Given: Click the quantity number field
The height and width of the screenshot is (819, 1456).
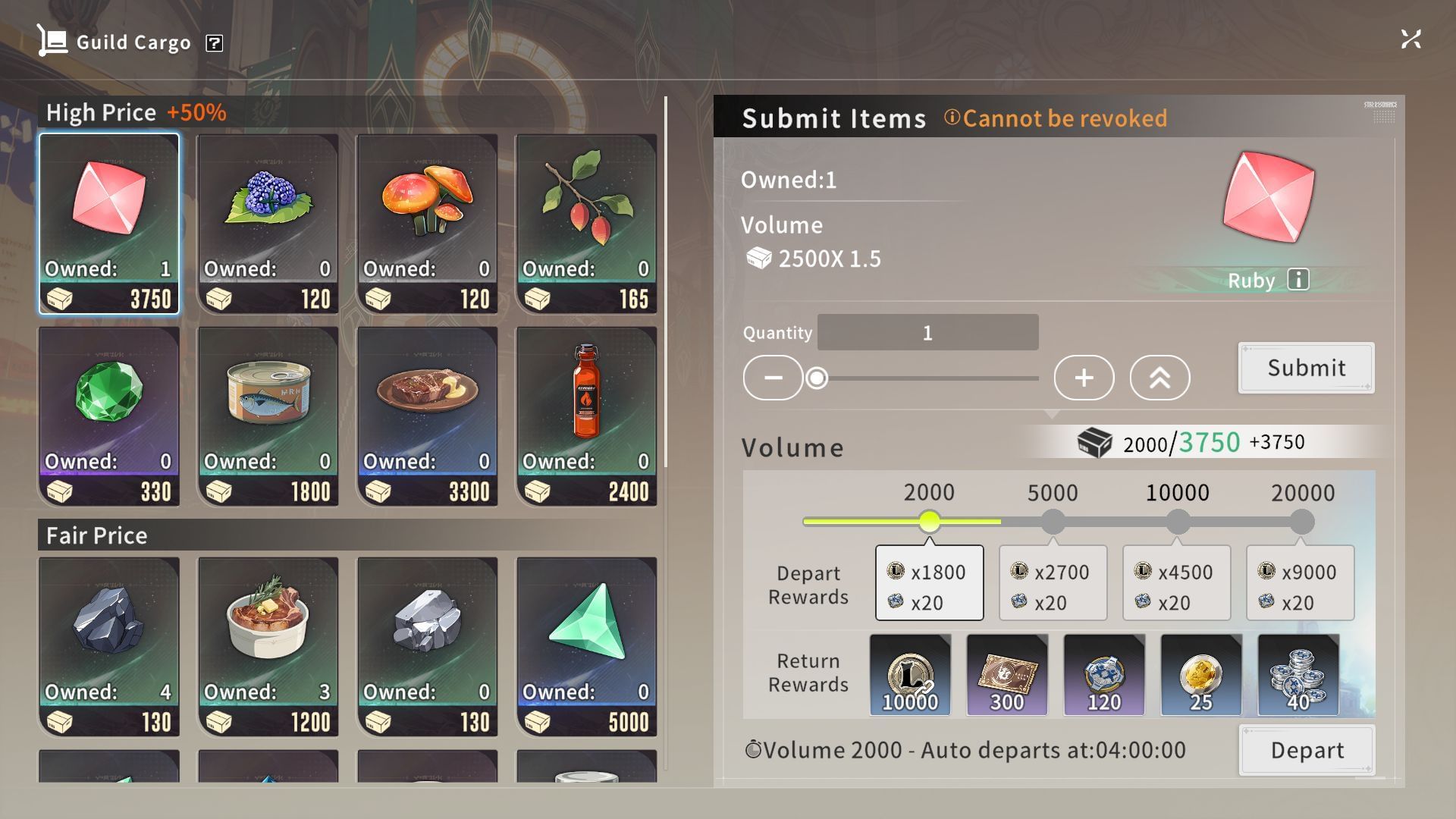Looking at the screenshot, I should click(927, 333).
